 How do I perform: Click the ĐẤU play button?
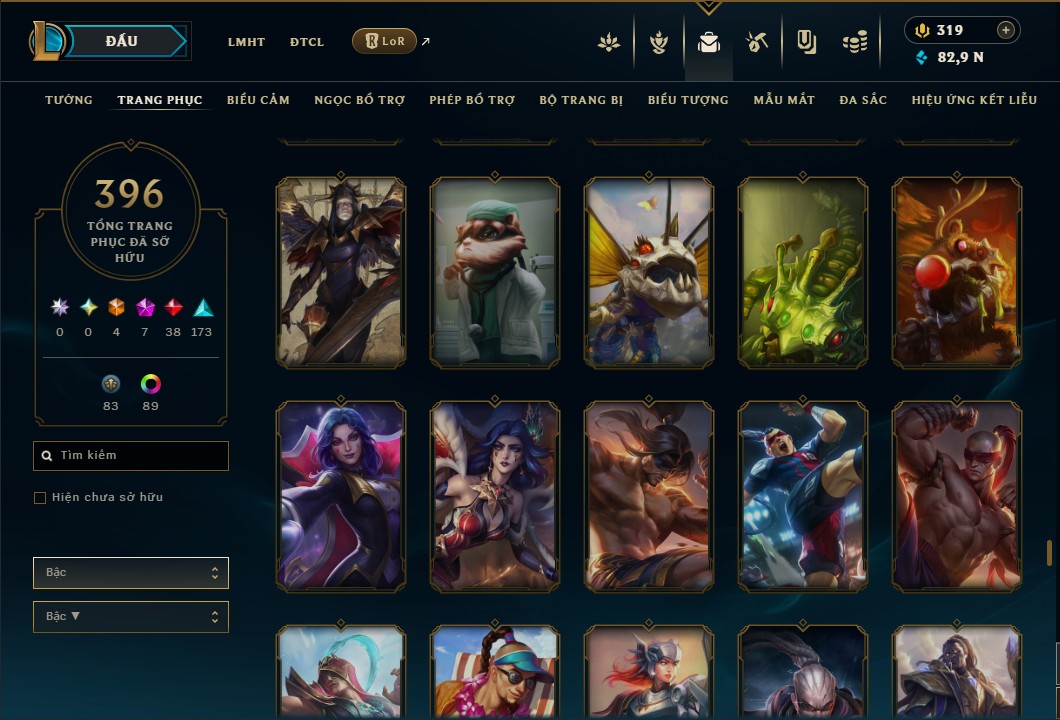tap(122, 41)
